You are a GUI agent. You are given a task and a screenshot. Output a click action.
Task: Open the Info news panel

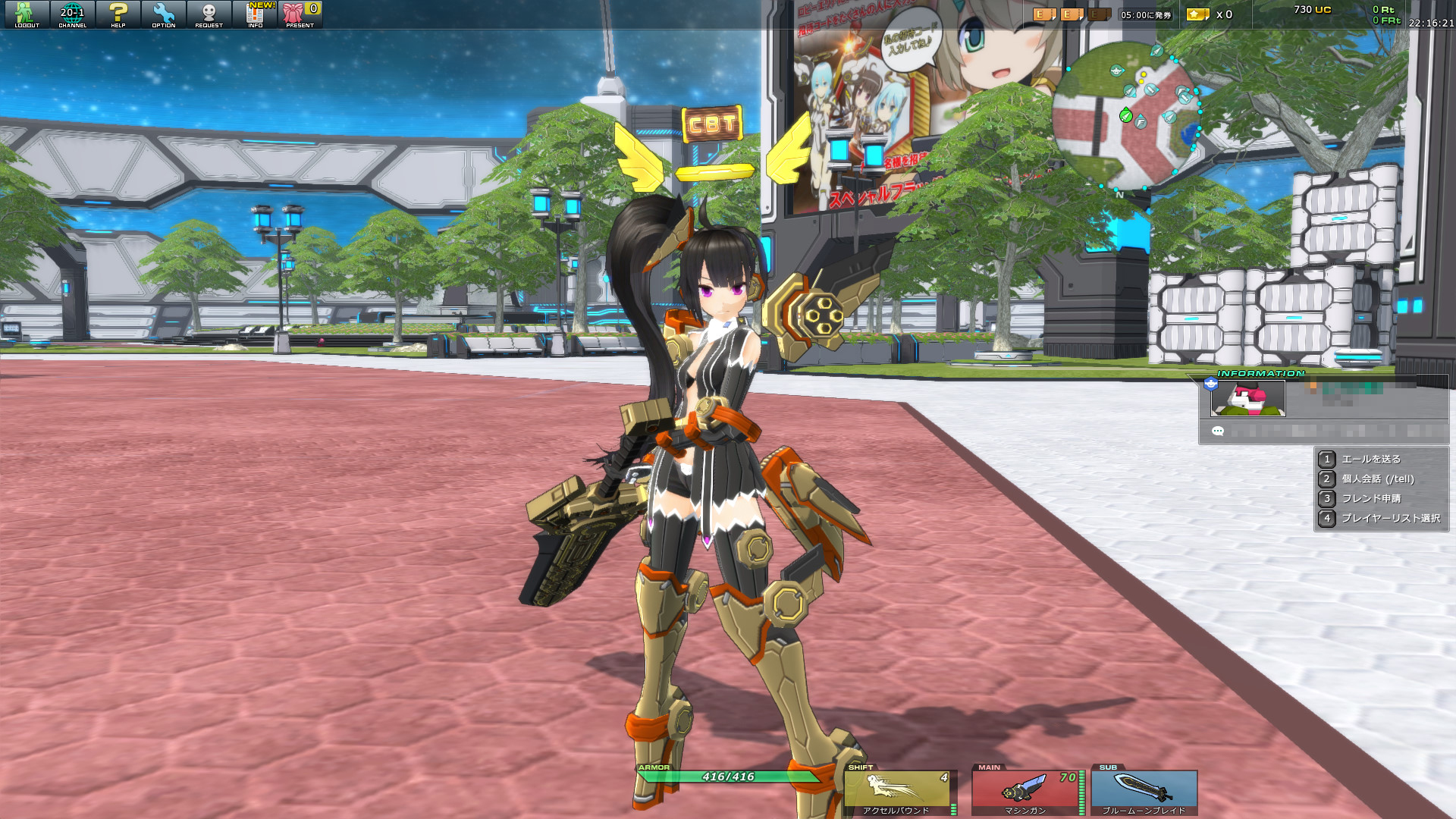[x=256, y=15]
